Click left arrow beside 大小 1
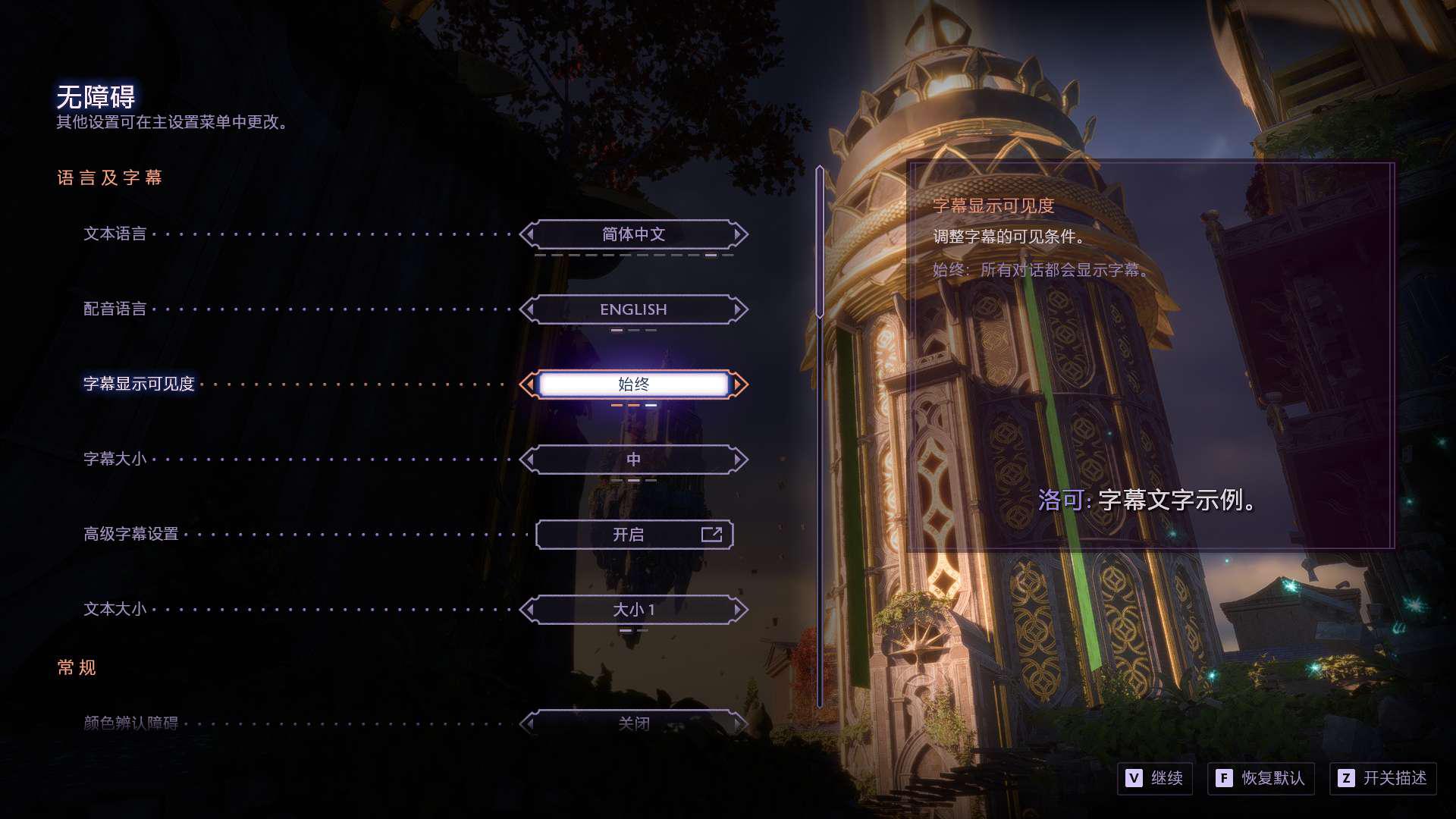 pos(529,610)
